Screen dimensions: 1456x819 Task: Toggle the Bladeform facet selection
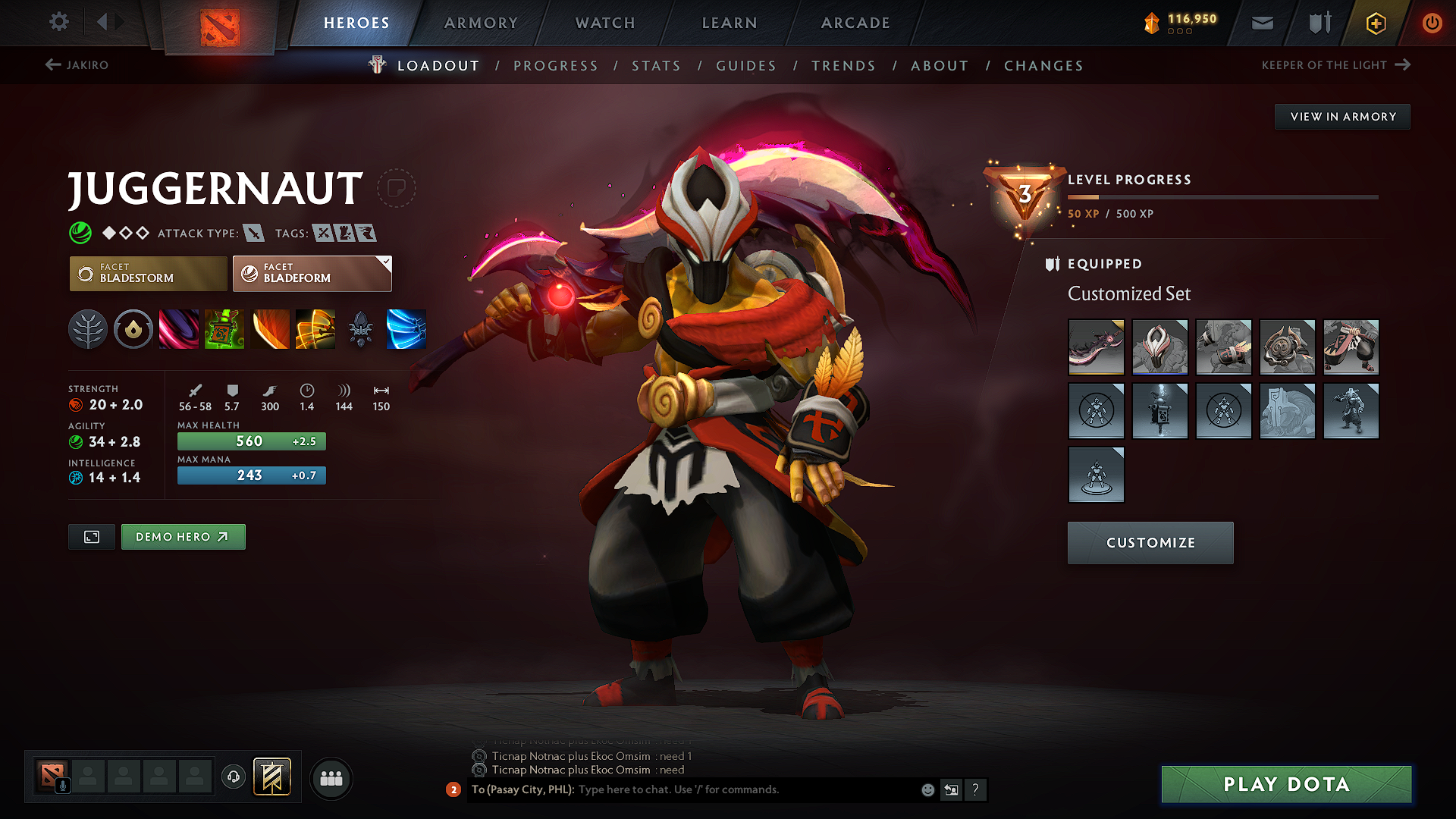(312, 273)
